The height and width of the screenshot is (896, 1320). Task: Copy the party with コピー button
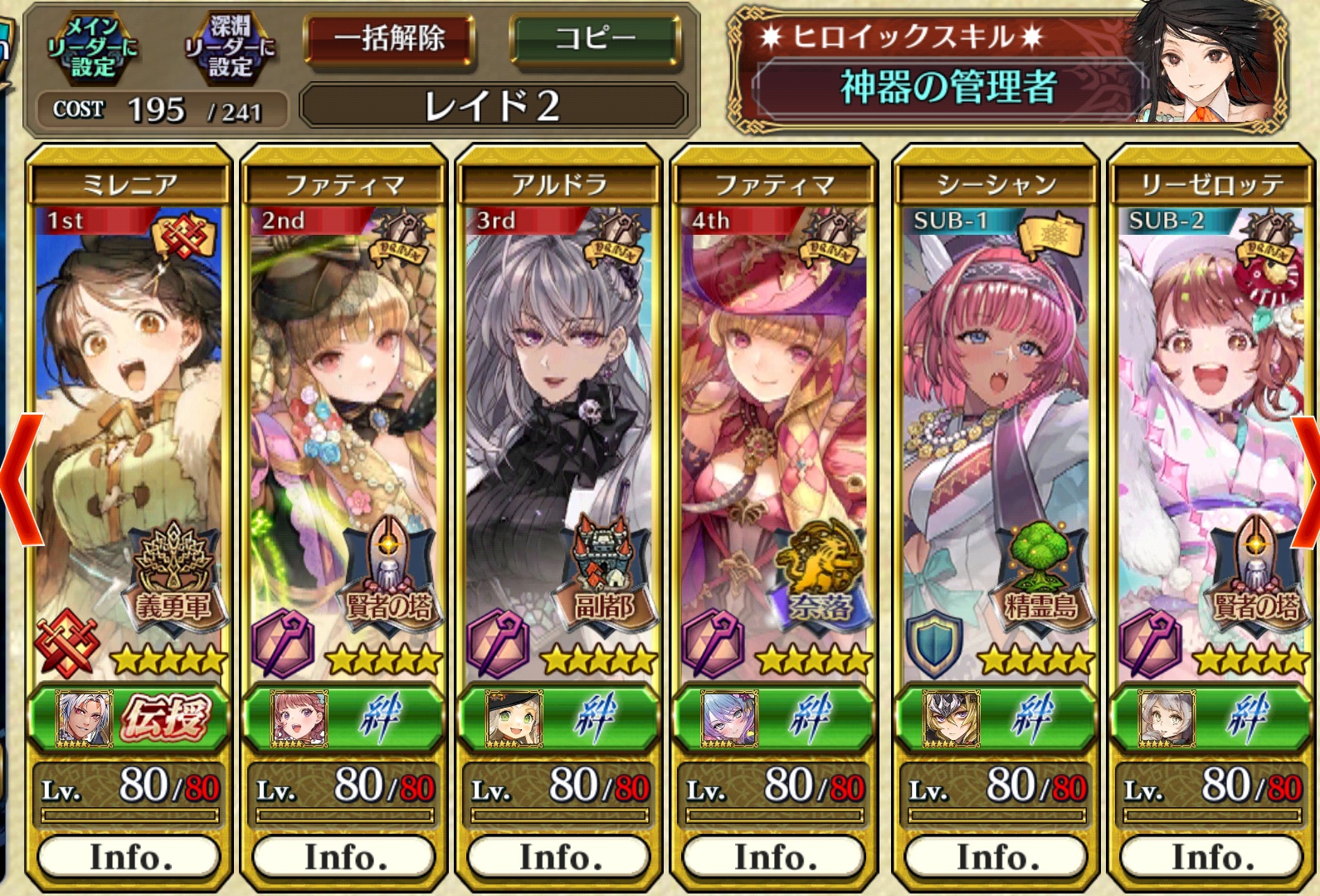(595, 39)
